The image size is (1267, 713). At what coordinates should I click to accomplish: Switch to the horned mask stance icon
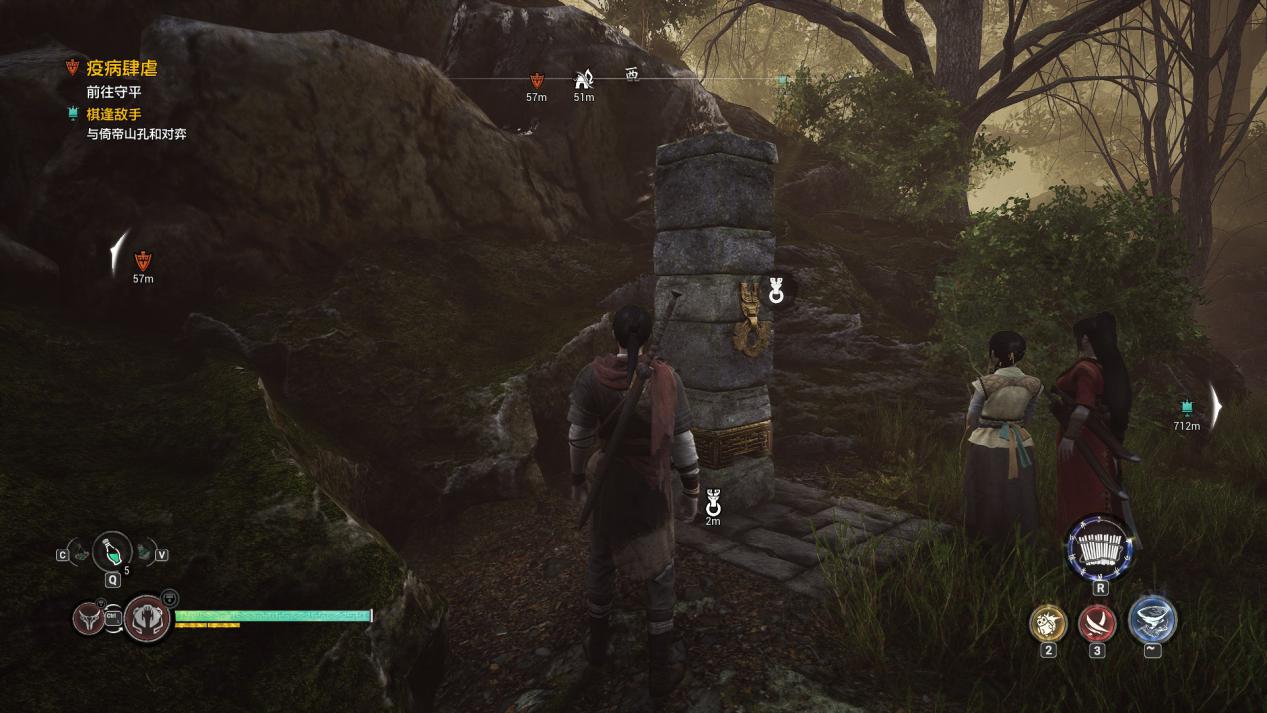point(89,617)
